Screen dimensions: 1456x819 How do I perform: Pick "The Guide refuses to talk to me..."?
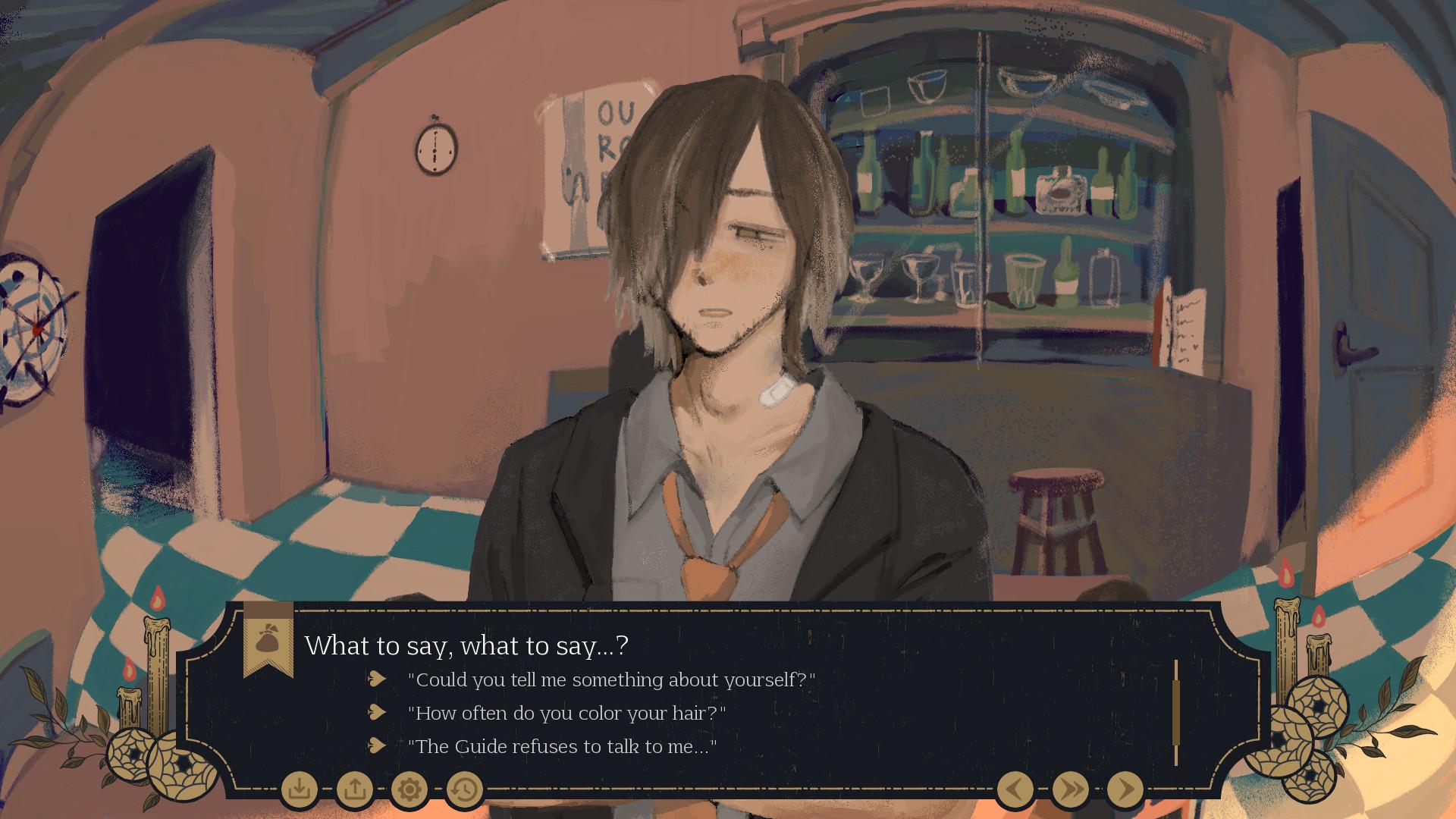click(562, 746)
